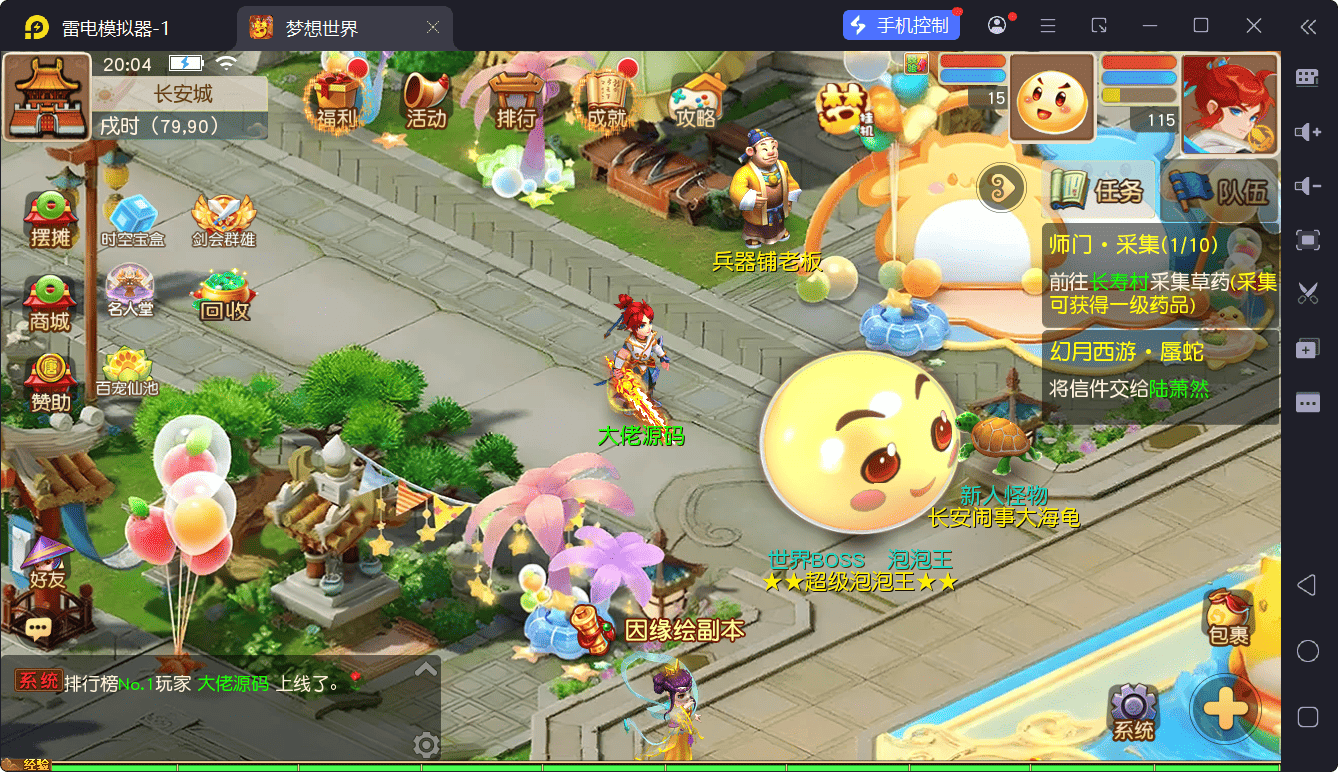The image size is (1338, 772).
Task: Open the 百宠仙池 pet pool
Action: (127, 370)
